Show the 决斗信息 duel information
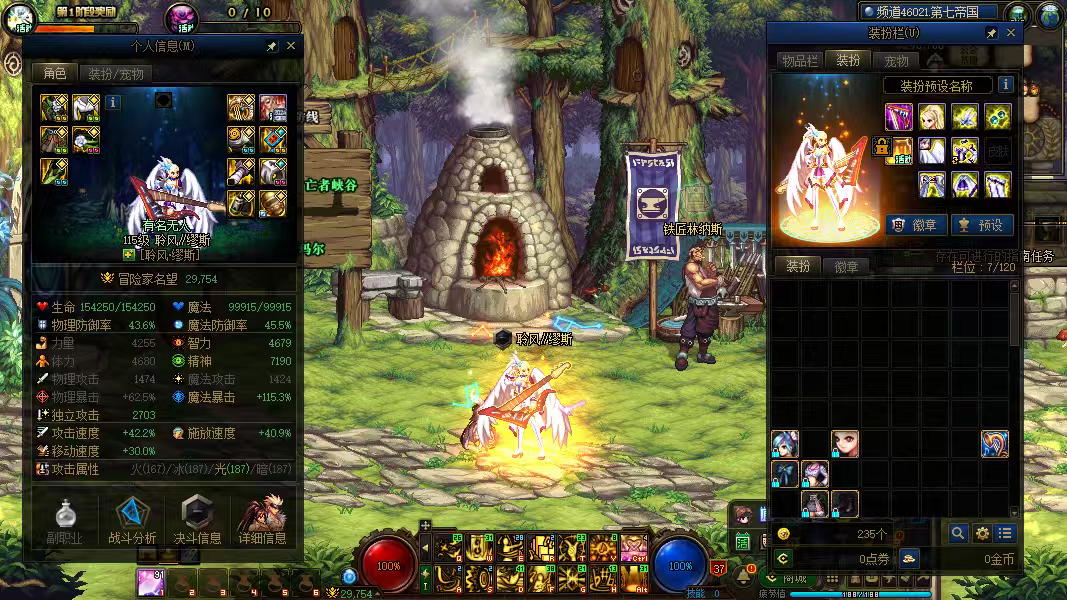 (x=197, y=521)
